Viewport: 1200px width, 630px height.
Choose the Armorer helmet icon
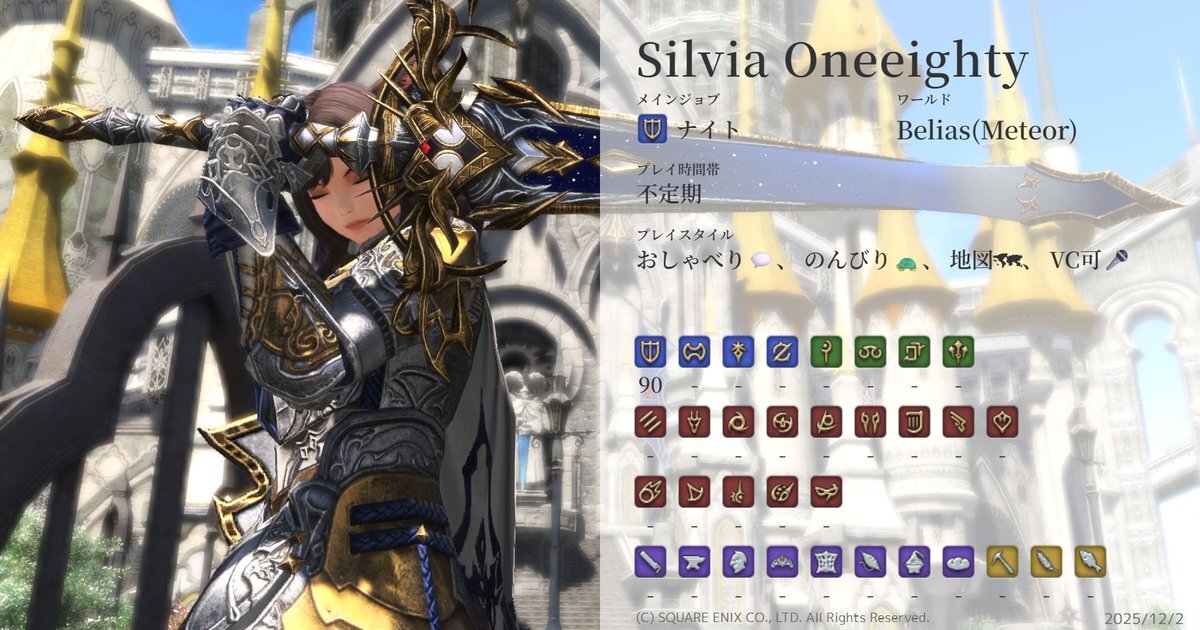(738, 561)
